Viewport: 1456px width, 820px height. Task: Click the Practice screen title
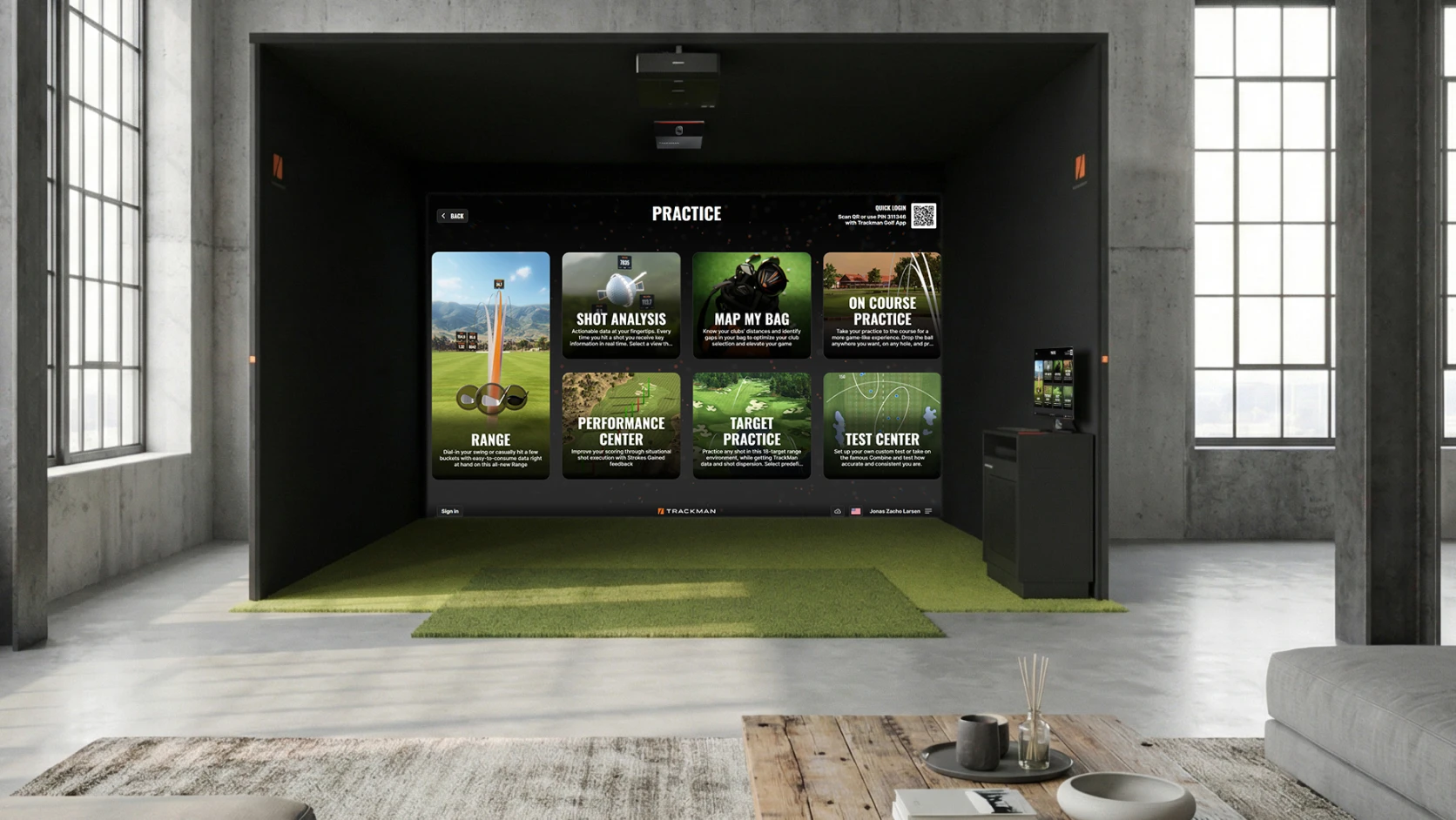tap(685, 213)
